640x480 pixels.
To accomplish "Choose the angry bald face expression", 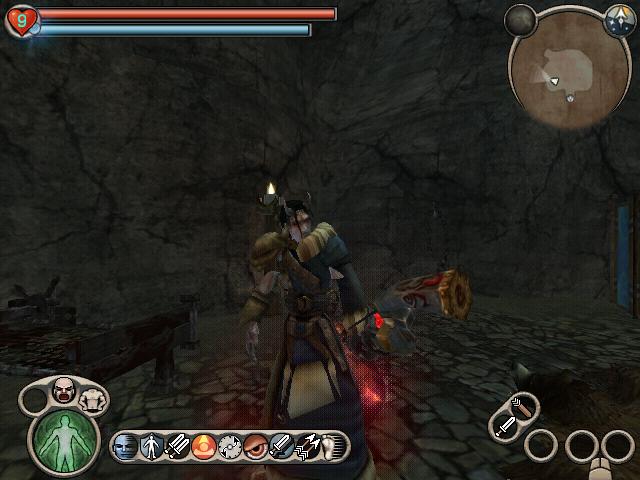I will [62, 391].
